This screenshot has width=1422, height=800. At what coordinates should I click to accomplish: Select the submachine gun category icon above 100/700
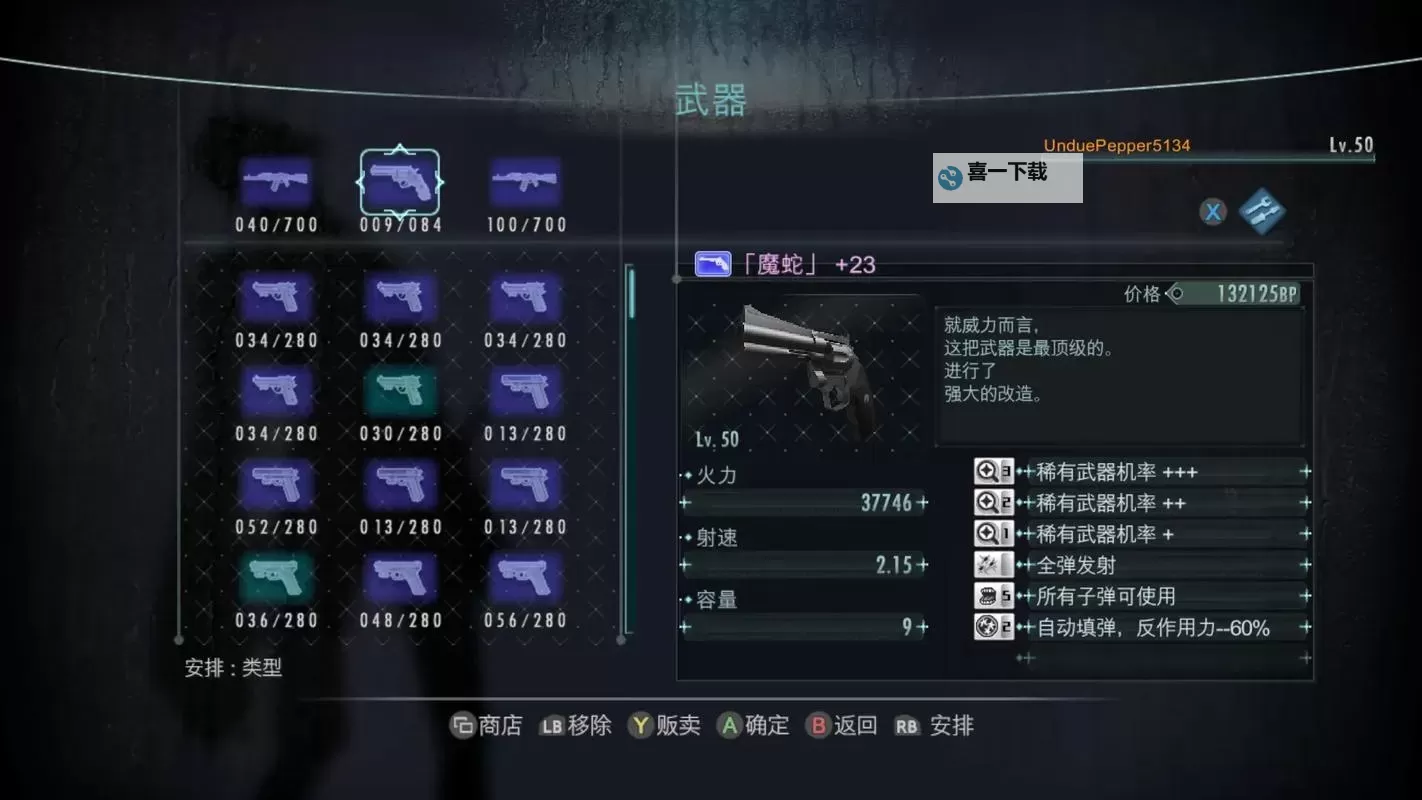click(524, 182)
